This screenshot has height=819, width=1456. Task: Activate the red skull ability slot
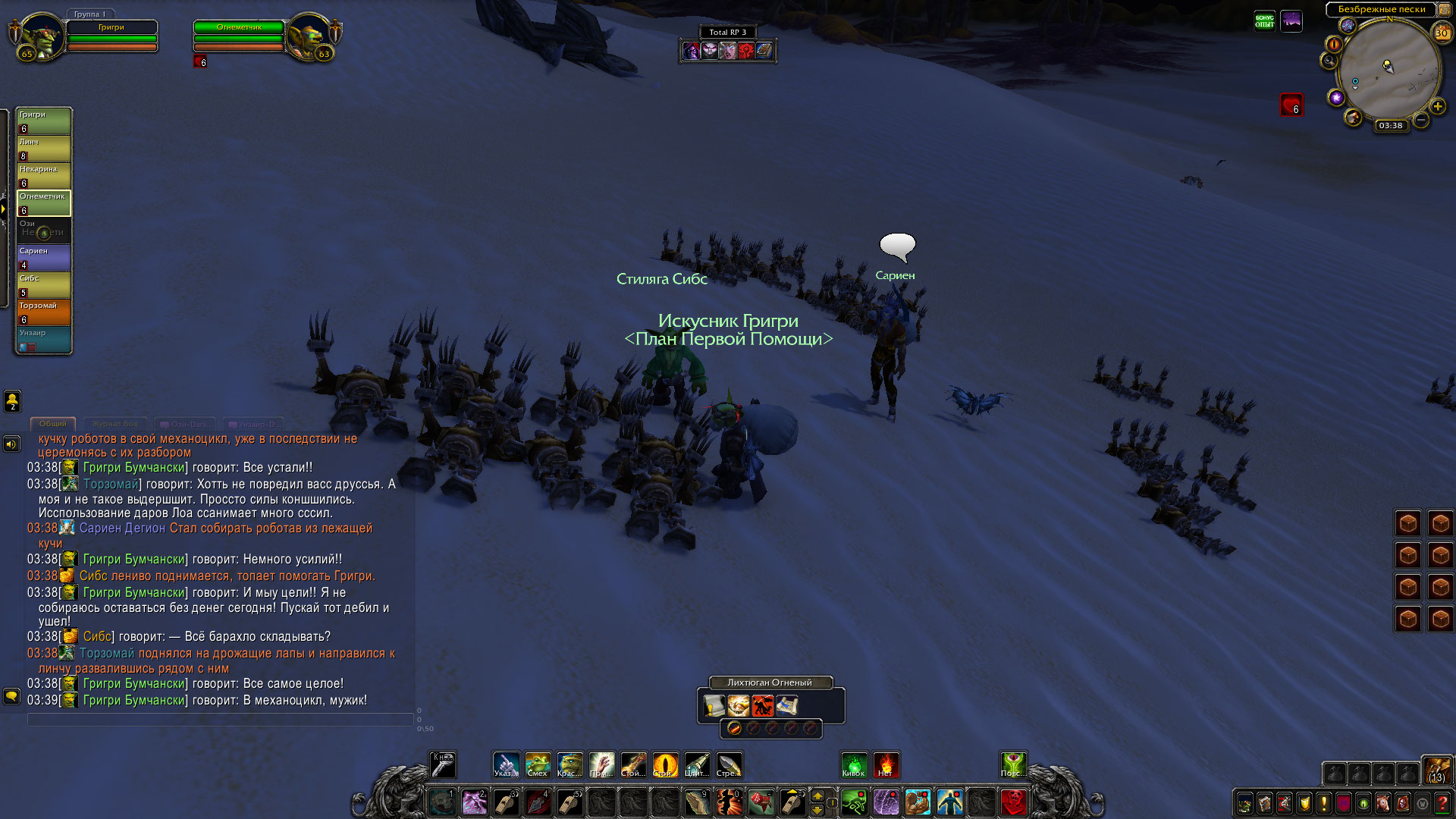(1013, 802)
